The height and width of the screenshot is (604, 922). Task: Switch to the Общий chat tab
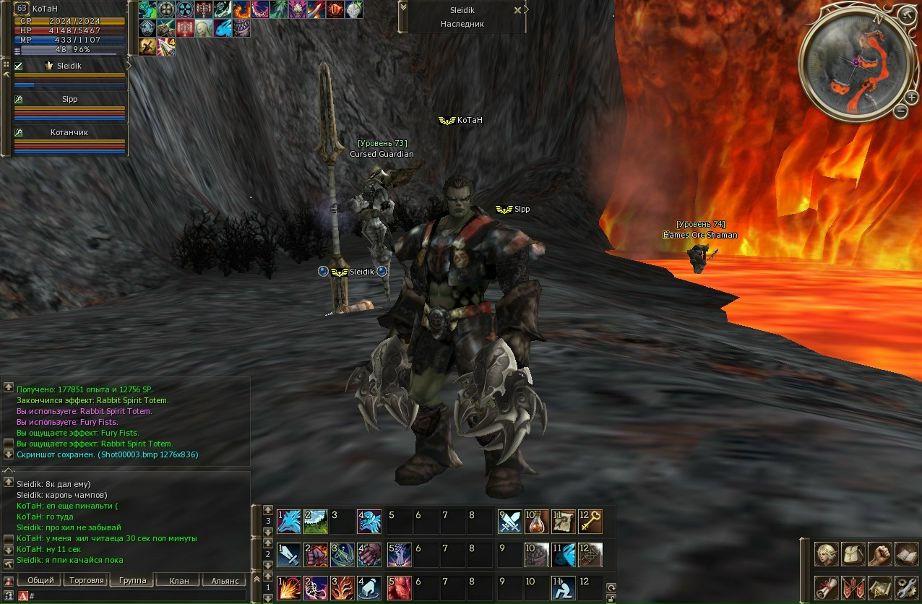tap(41, 580)
